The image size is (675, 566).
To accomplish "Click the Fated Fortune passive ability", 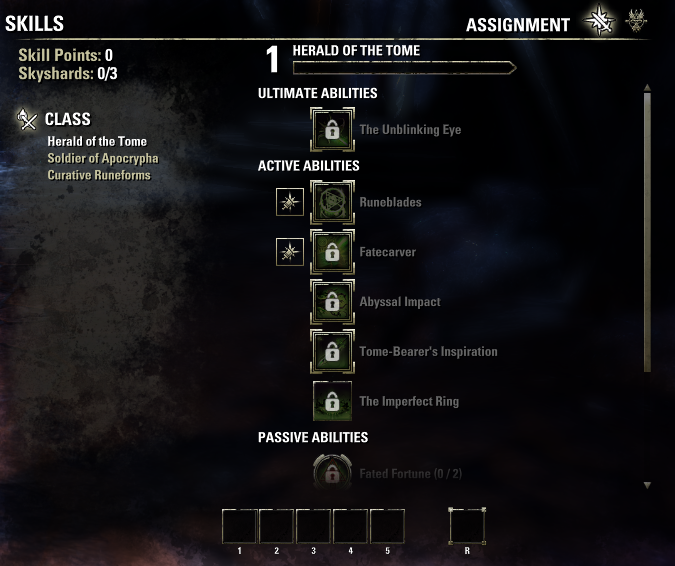I will tap(332, 472).
